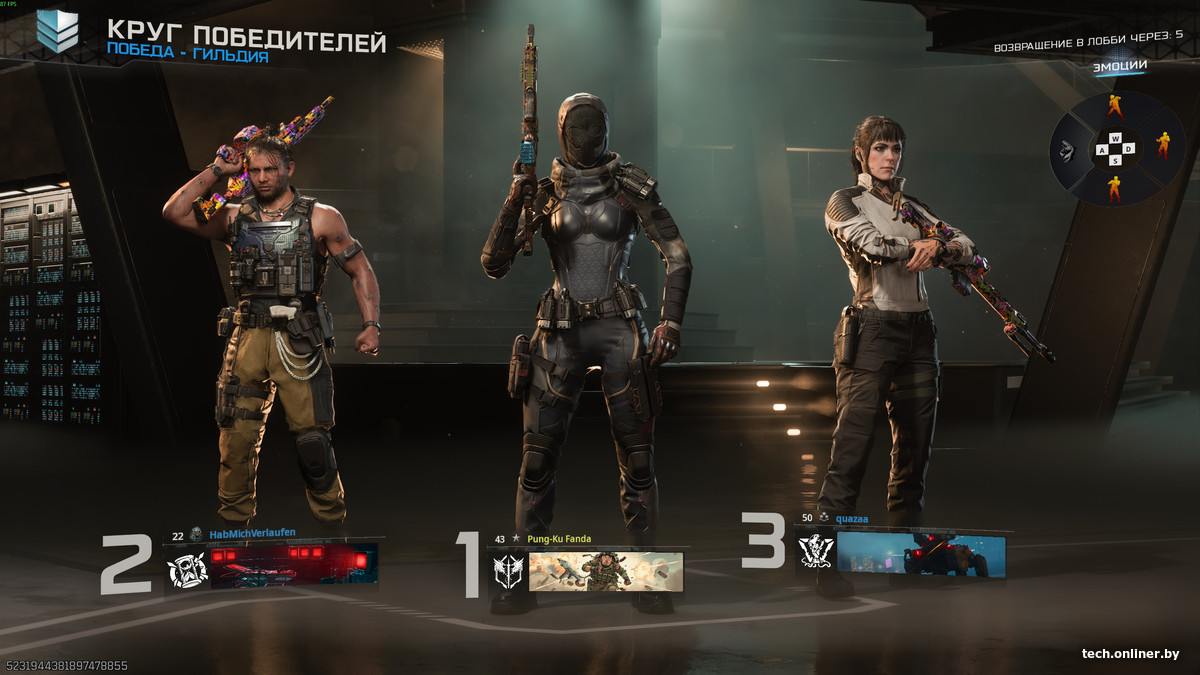Open quazaa's blue calling card
This screenshot has height=675, width=1200.
tap(920, 555)
